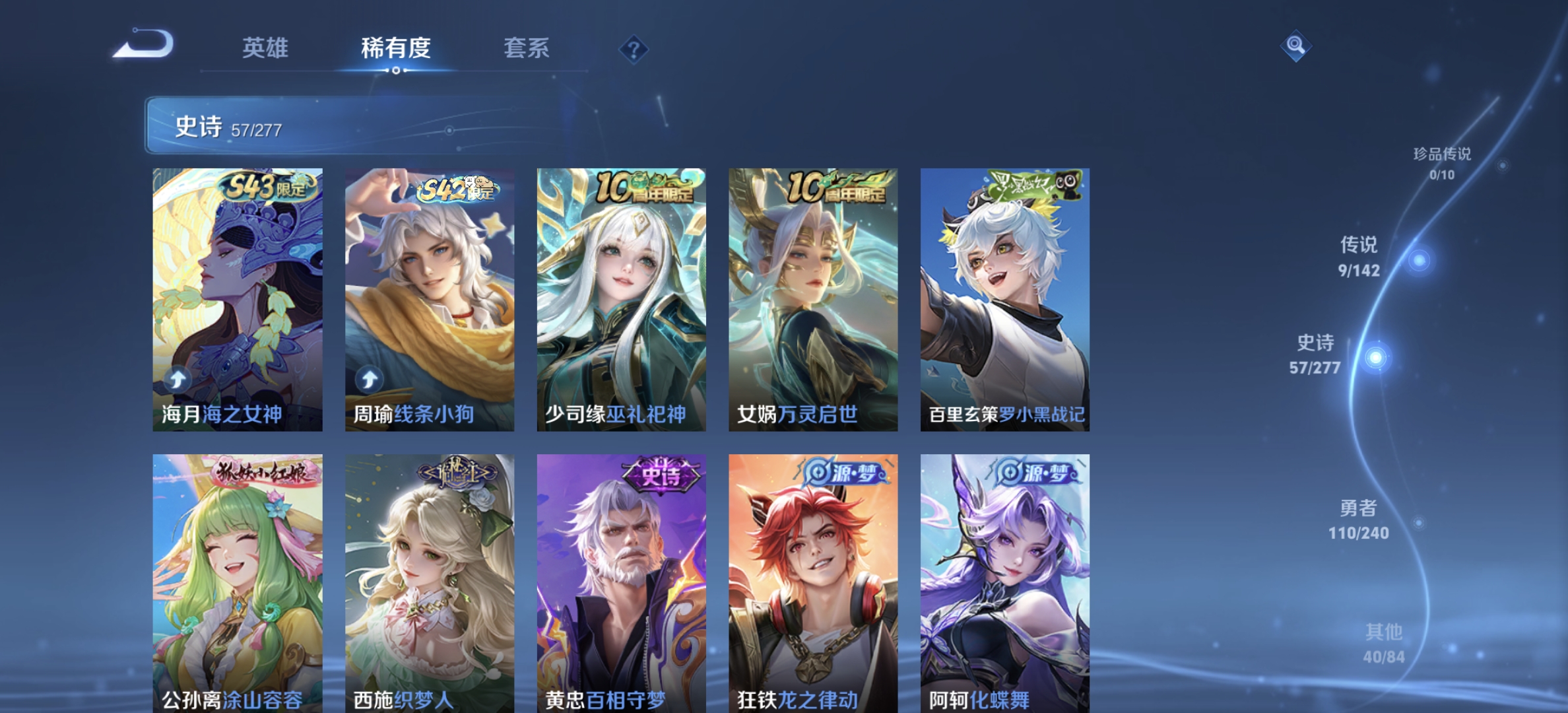Viewport: 1568px width, 713px height.
Task: Switch to the 英雄 tab
Action: coord(264,49)
